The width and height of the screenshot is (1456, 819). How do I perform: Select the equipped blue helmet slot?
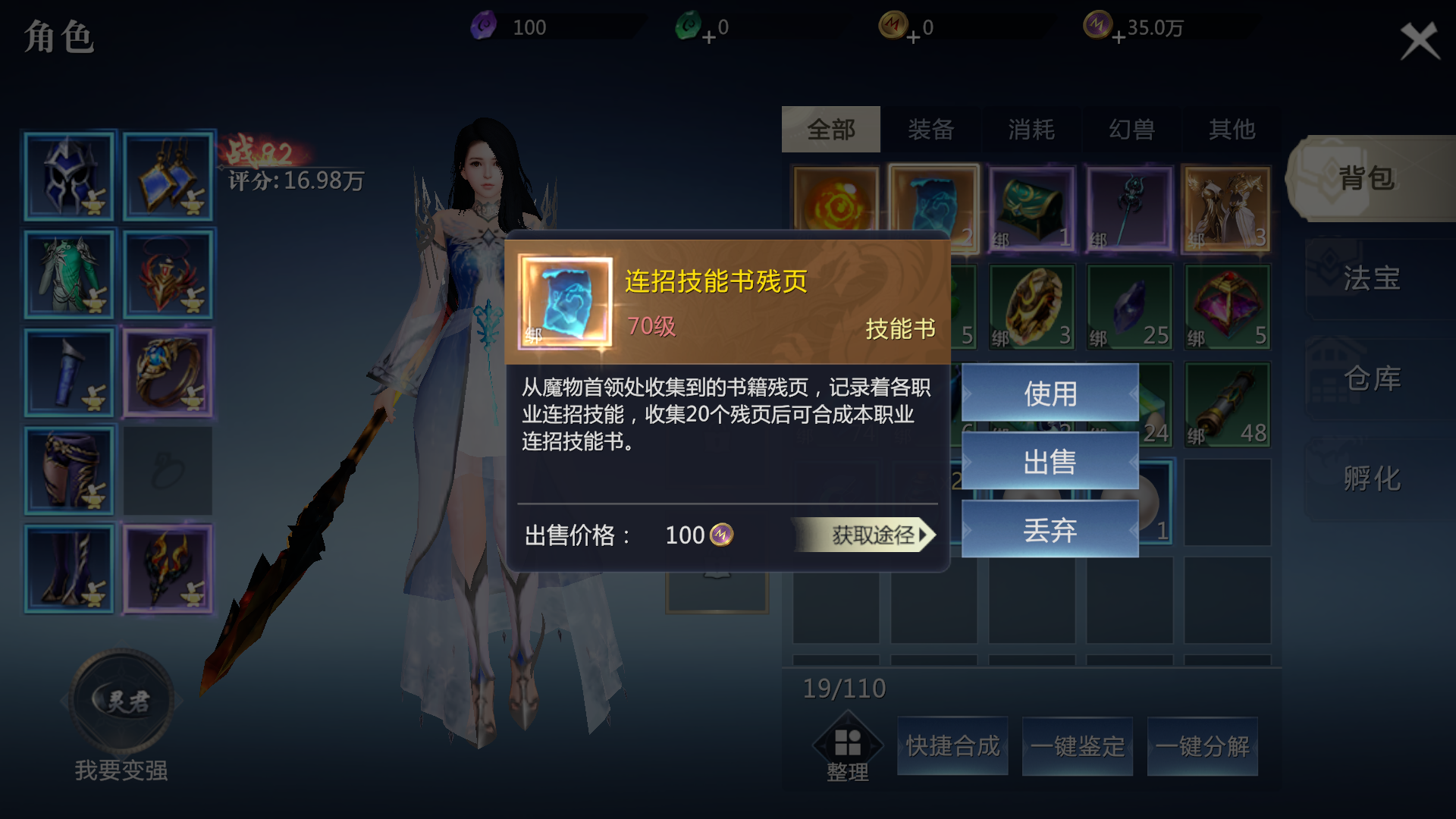click(69, 177)
